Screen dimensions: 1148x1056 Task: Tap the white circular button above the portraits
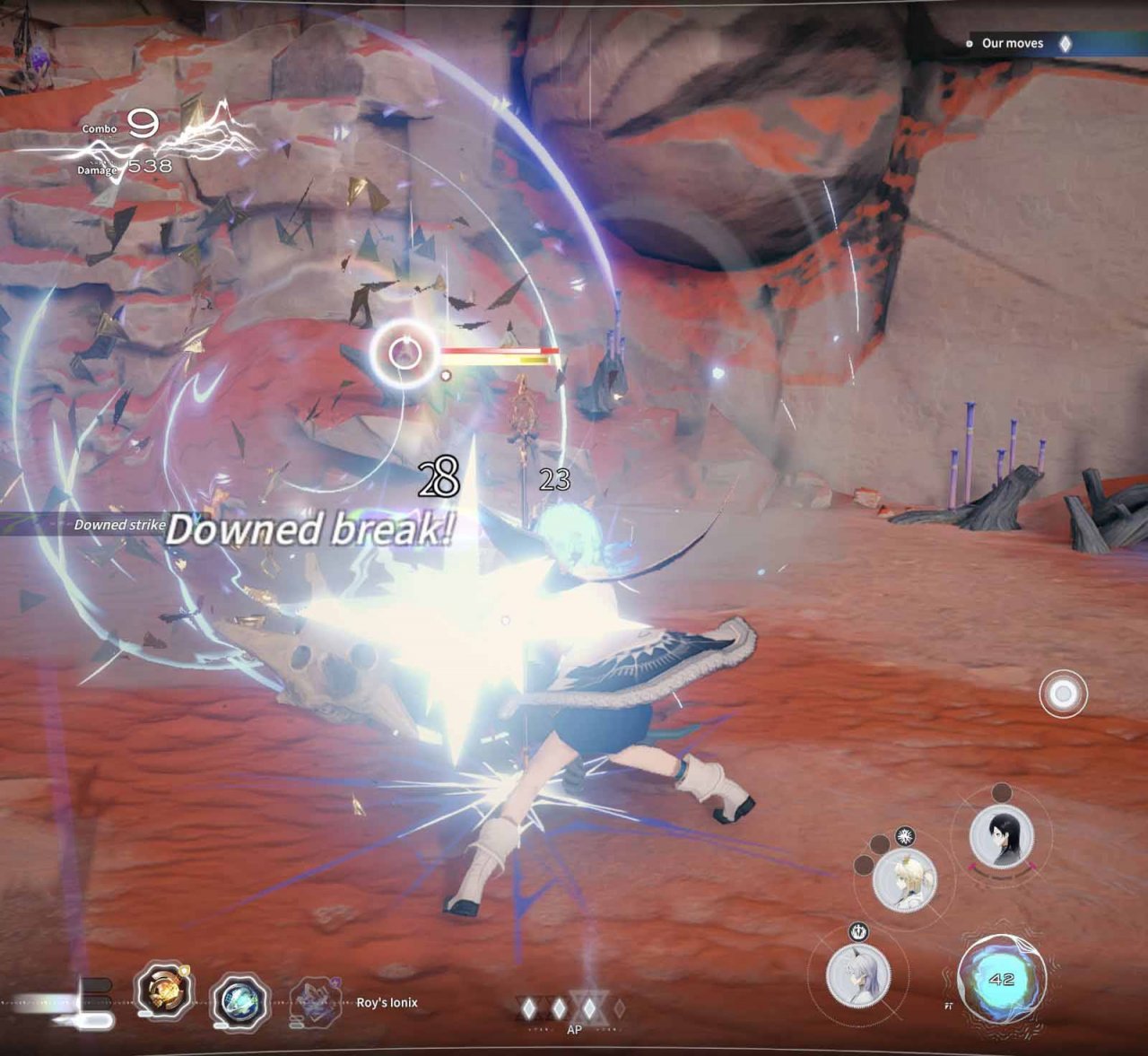coord(1063,694)
